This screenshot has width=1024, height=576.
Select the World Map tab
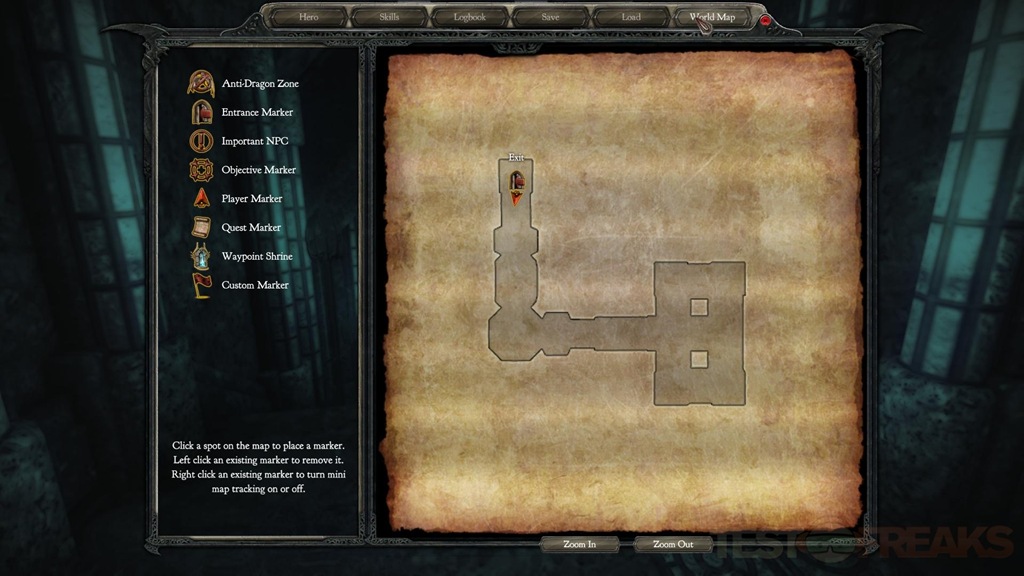point(712,17)
